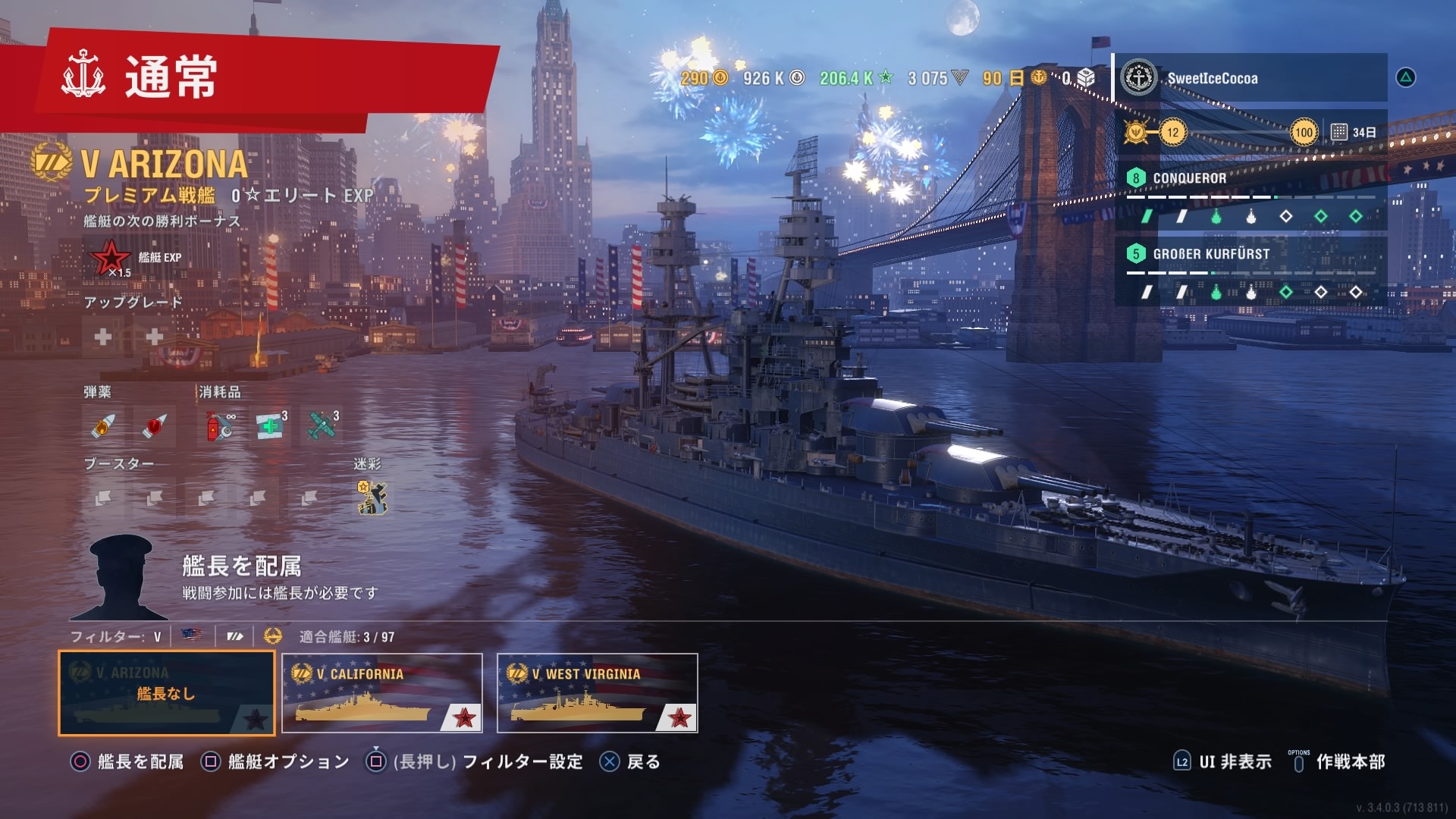This screenshot has width=1456, height=819.
Task: Open the Conqueror campaign tracker
Action: (1250, 196)
